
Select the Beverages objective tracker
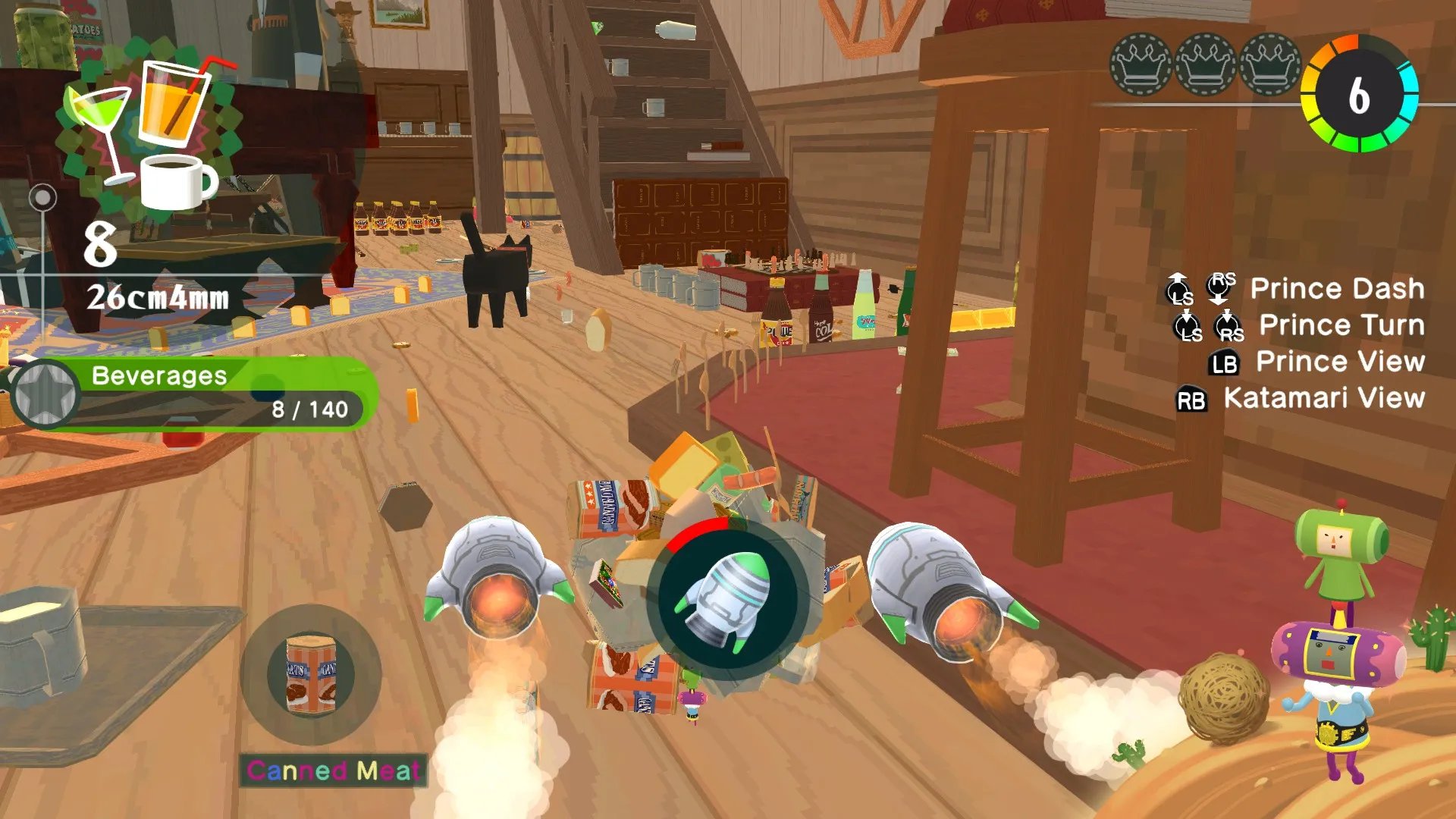[x=194, y=394]
